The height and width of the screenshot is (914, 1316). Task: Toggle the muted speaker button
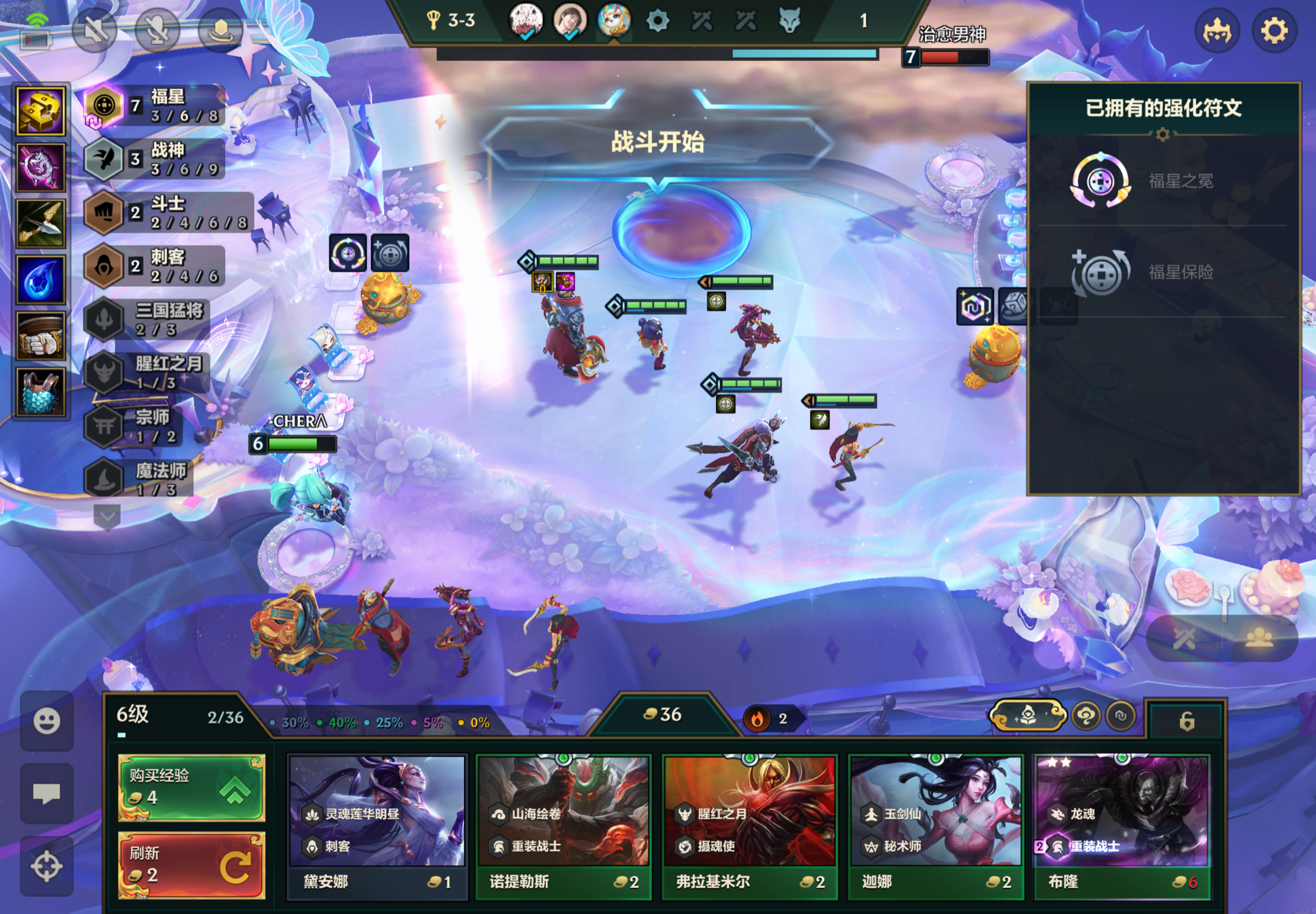[x=95, y=29]
